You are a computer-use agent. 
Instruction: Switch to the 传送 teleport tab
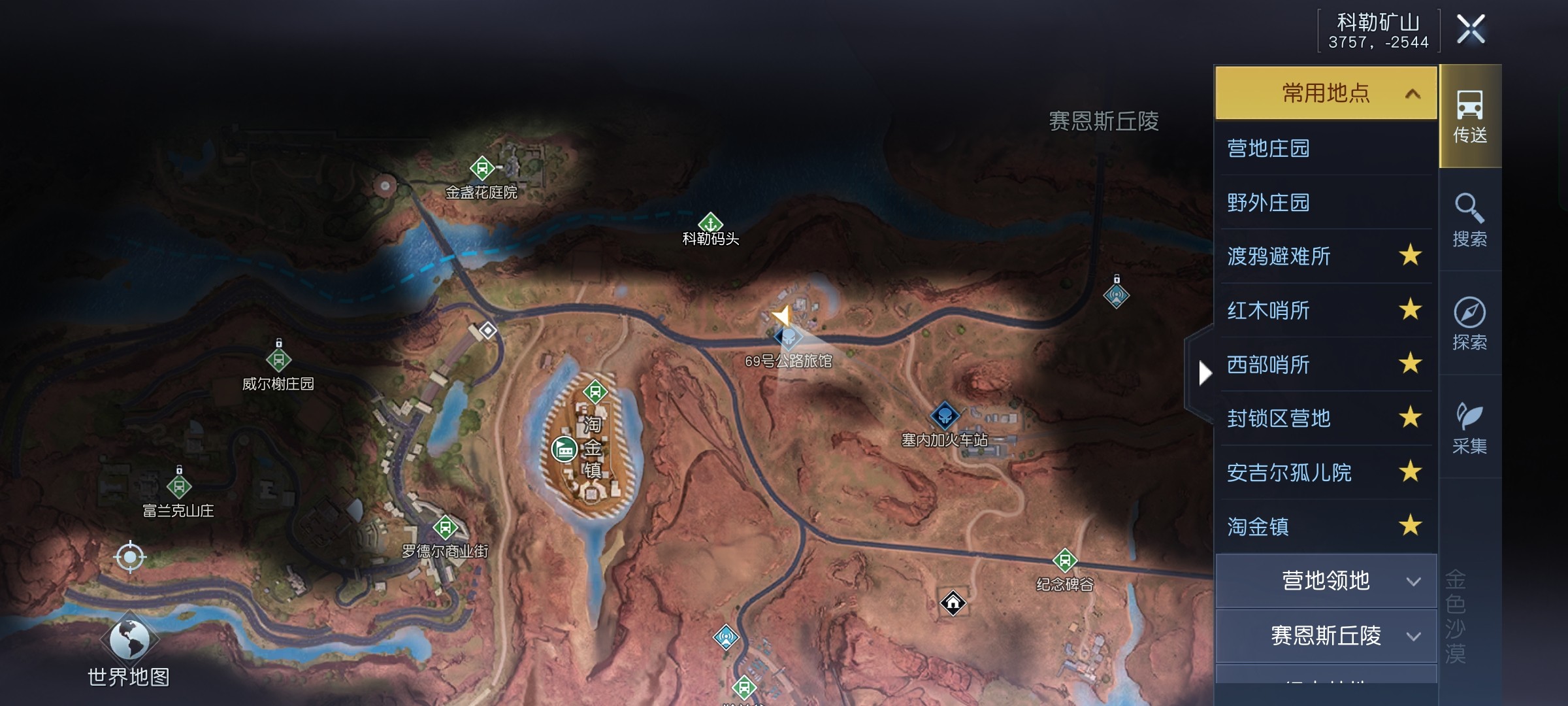(x=1470, y=116)
